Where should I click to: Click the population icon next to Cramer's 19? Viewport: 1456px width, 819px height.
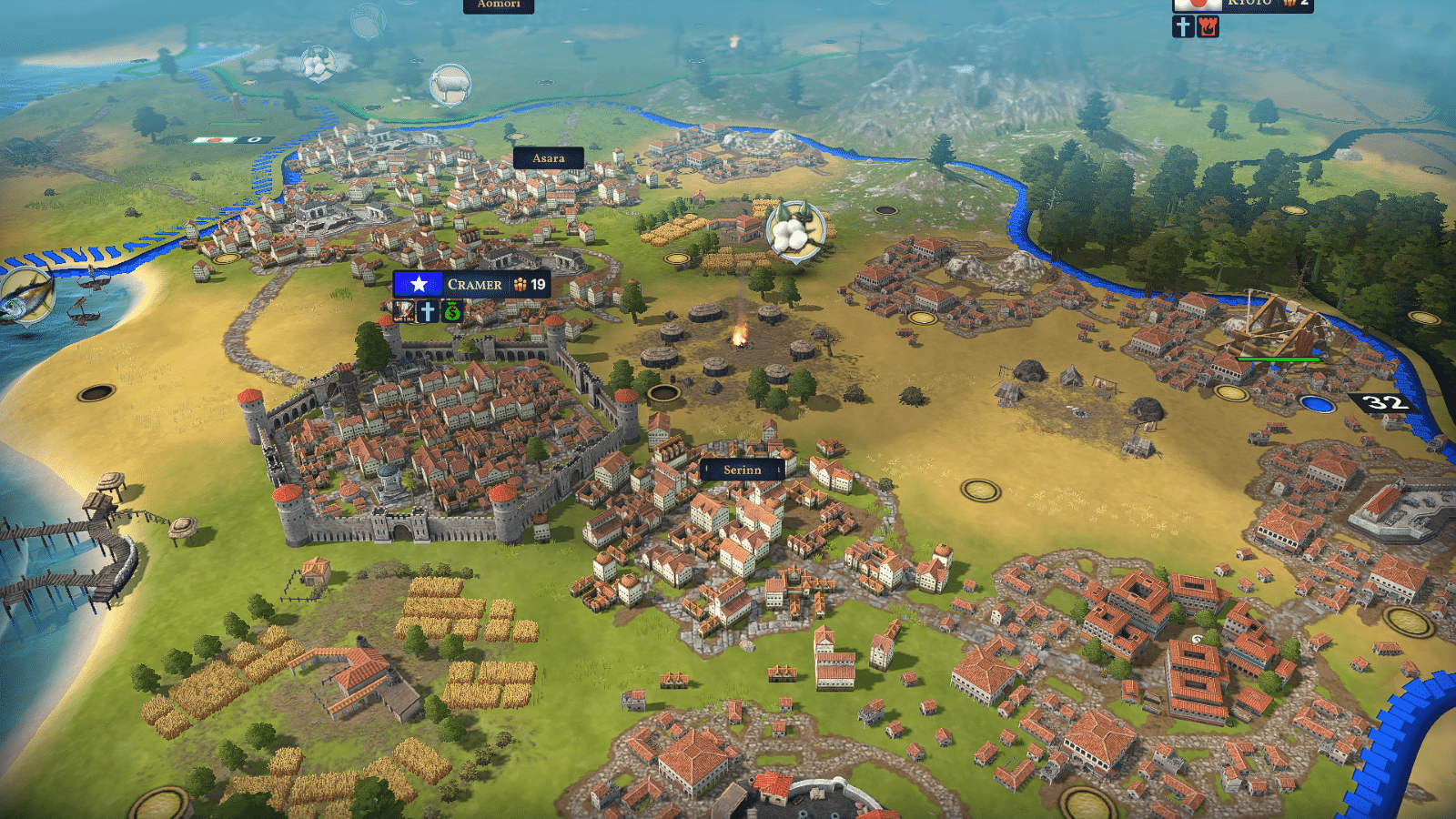521,284
